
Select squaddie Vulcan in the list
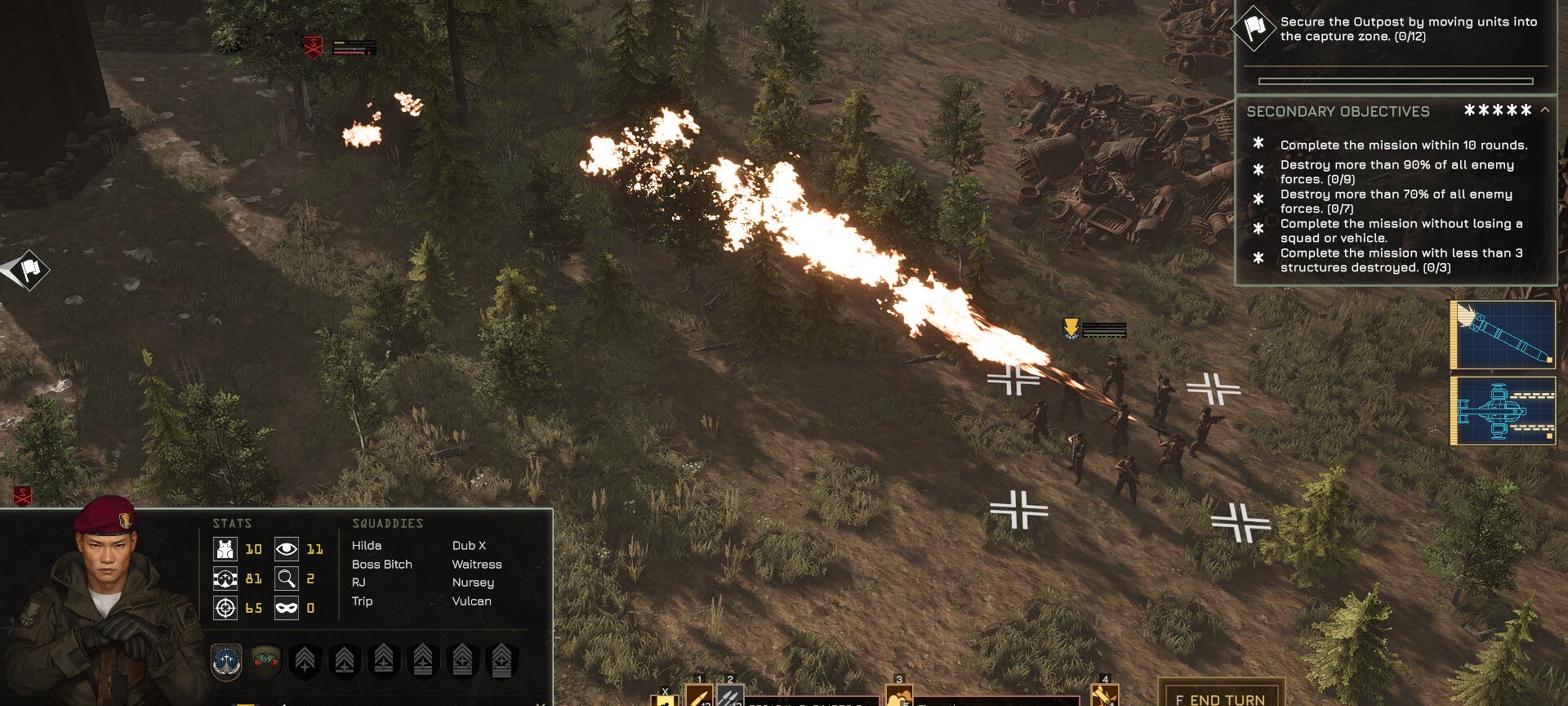tap(471, 601)
